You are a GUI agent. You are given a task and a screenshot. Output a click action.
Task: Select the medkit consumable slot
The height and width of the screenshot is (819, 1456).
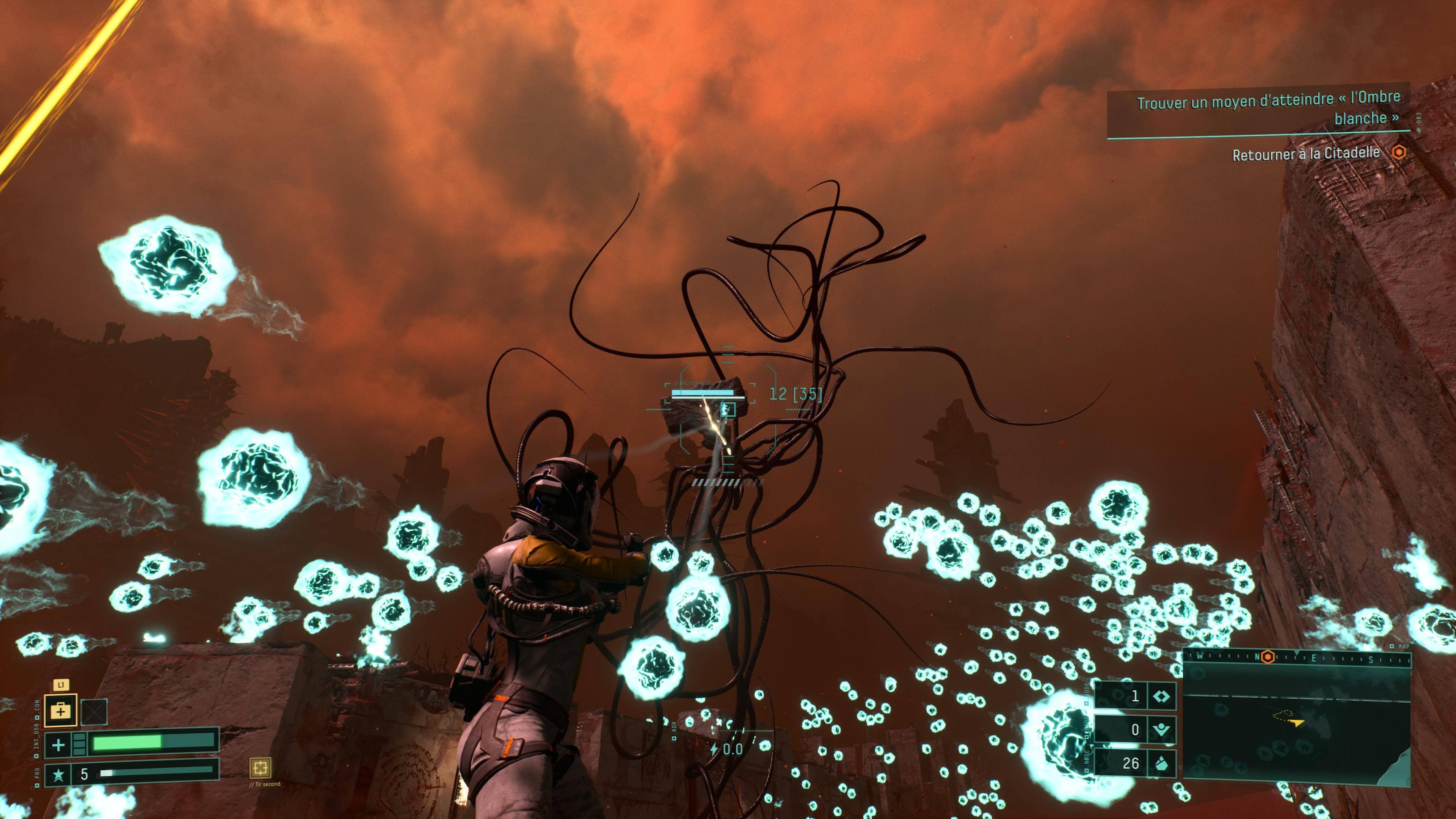point(61,710)
